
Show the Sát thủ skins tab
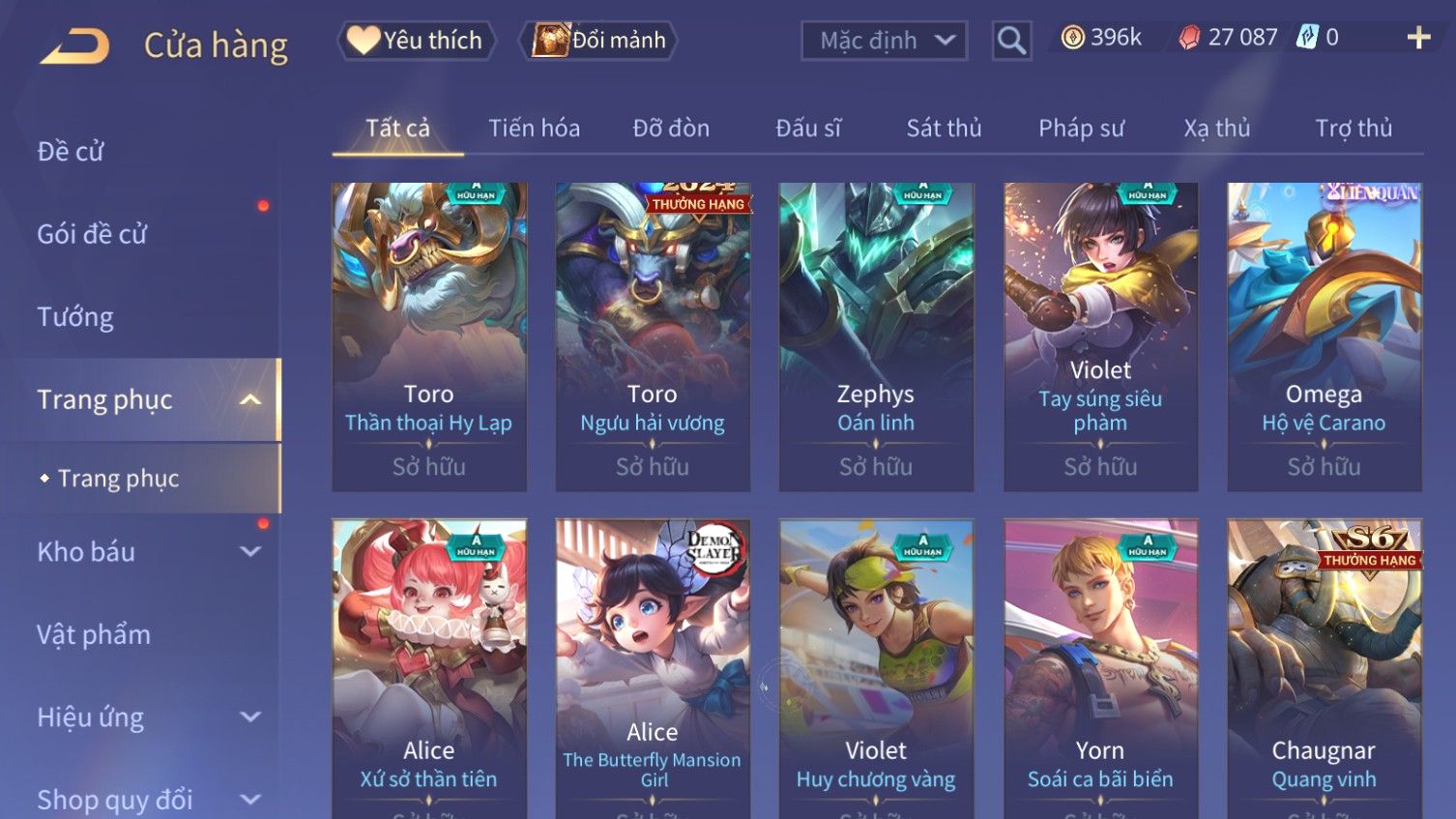pyautogui.click(x=944, y=128)
